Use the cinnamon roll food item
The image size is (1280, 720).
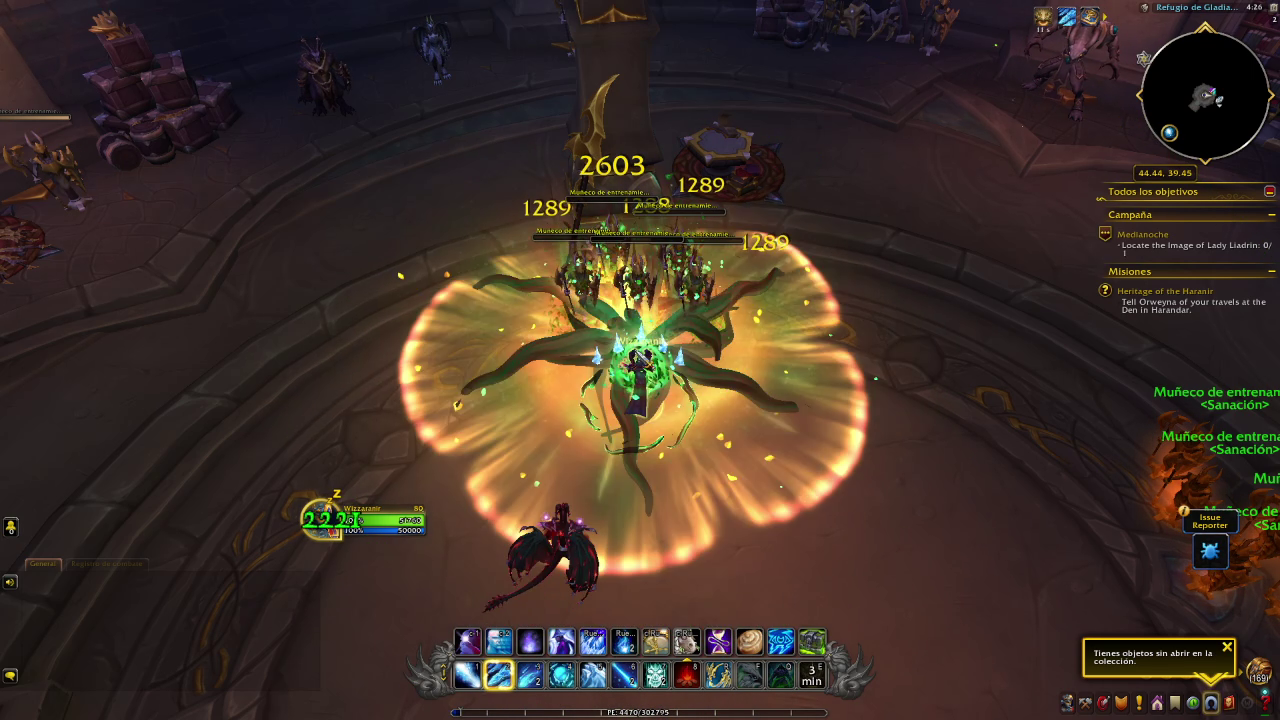pos(749,641)
